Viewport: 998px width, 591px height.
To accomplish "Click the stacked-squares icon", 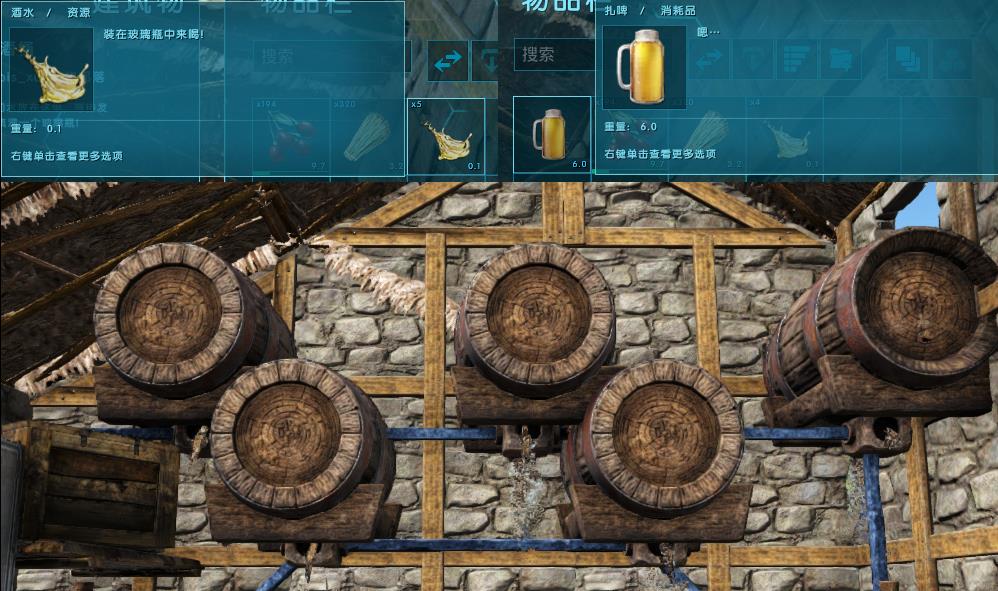I will coord(908,60).
